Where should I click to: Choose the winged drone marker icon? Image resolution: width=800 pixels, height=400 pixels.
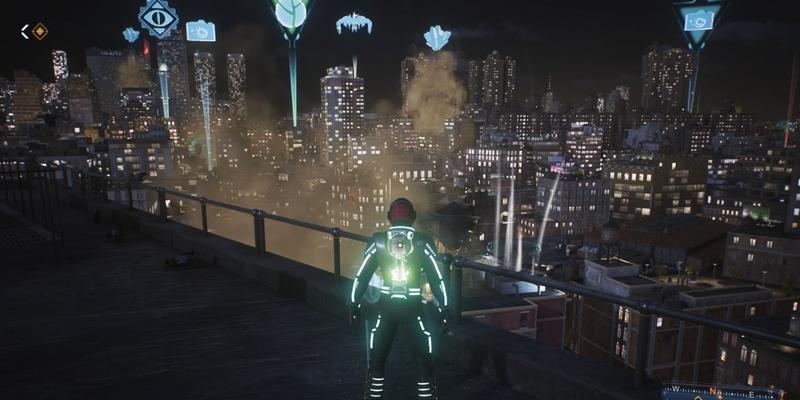(353, 22)
